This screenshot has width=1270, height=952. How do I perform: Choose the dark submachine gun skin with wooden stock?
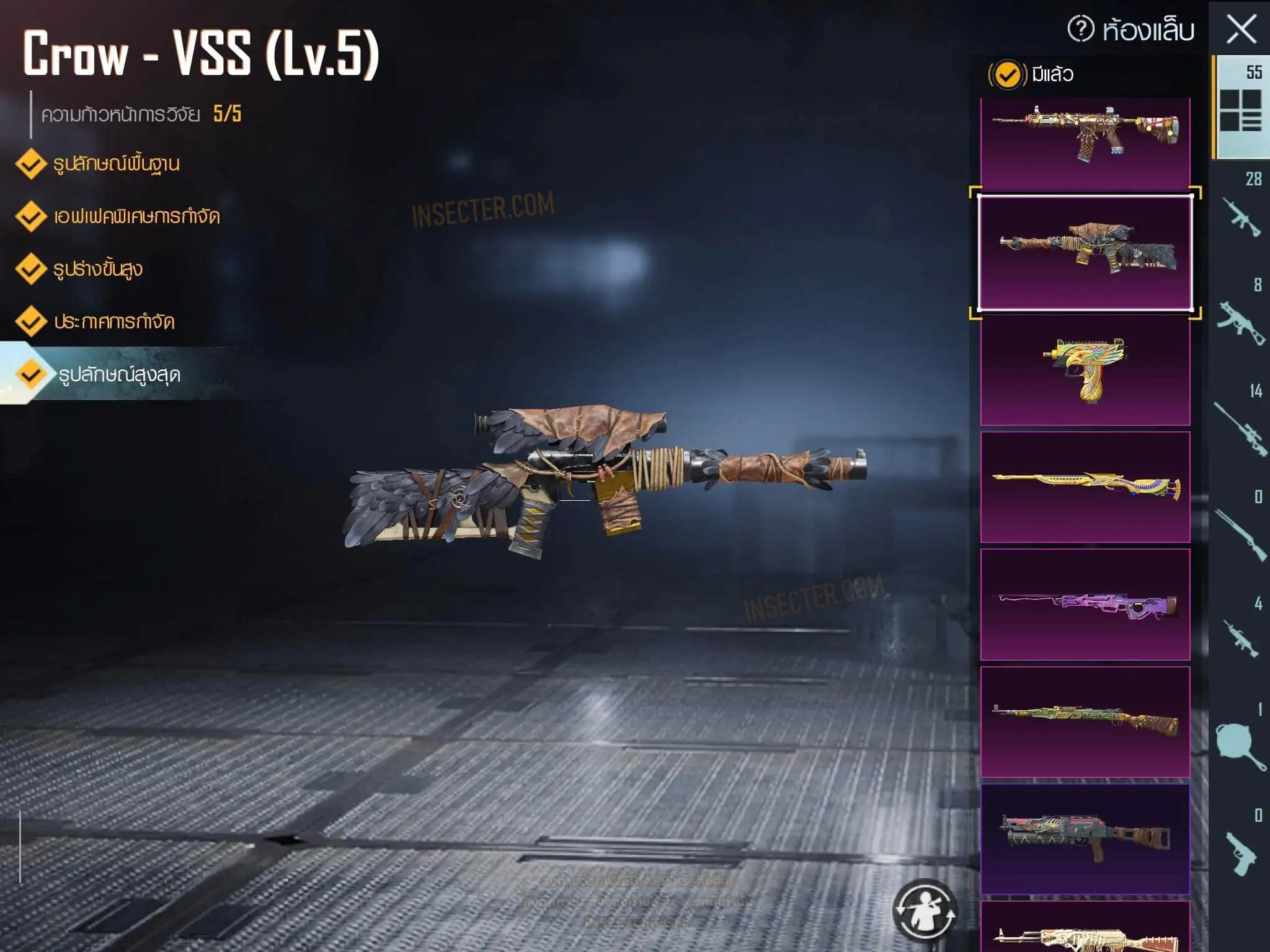tap(1085, 839)
